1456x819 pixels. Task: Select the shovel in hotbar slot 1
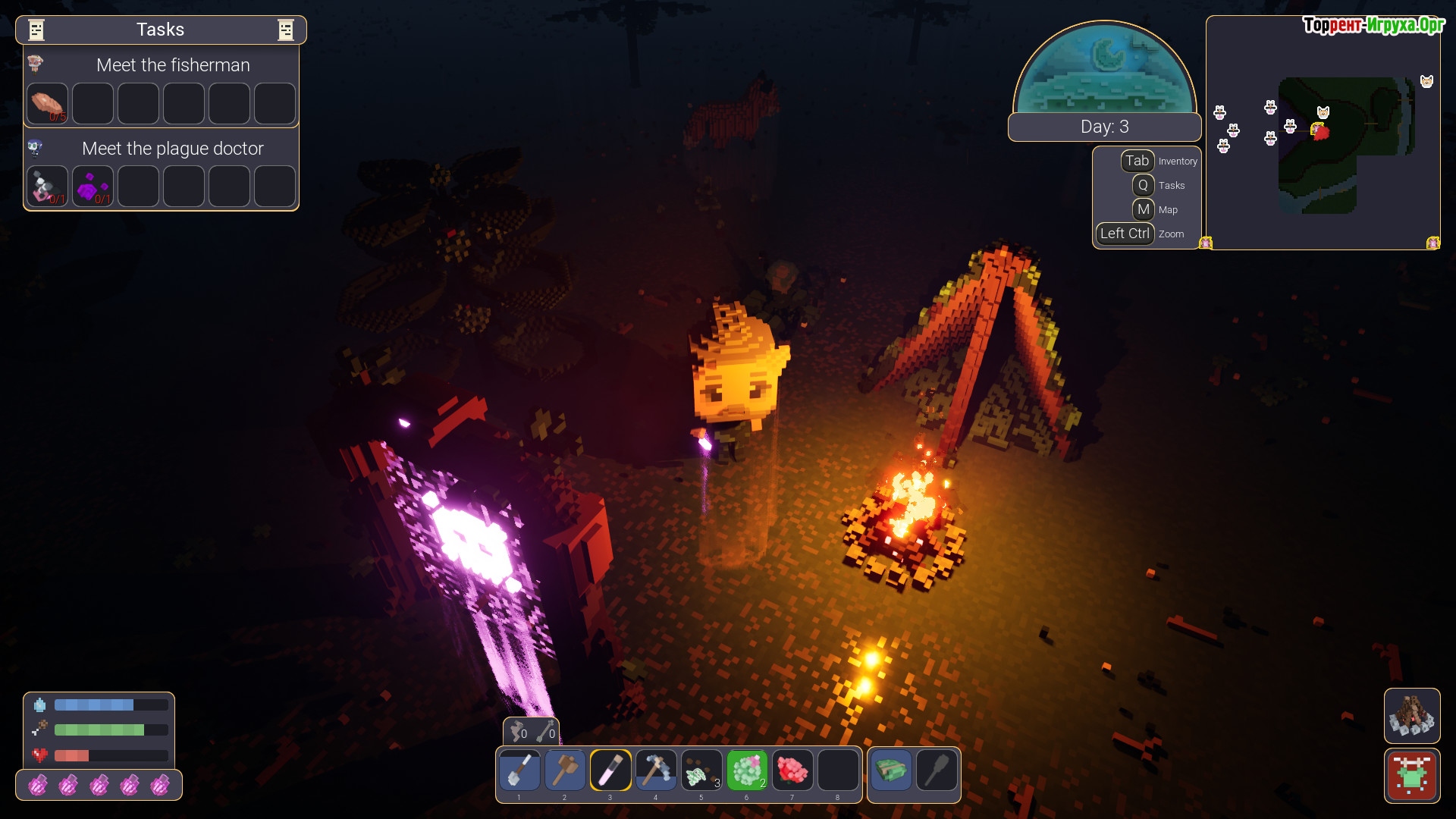519,770
